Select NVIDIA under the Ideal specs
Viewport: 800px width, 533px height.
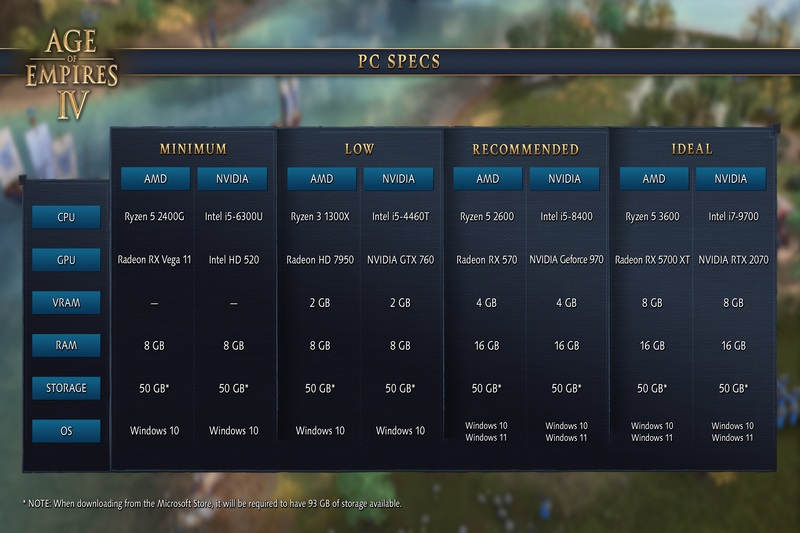pyautogui.click(x=731, y=179)
